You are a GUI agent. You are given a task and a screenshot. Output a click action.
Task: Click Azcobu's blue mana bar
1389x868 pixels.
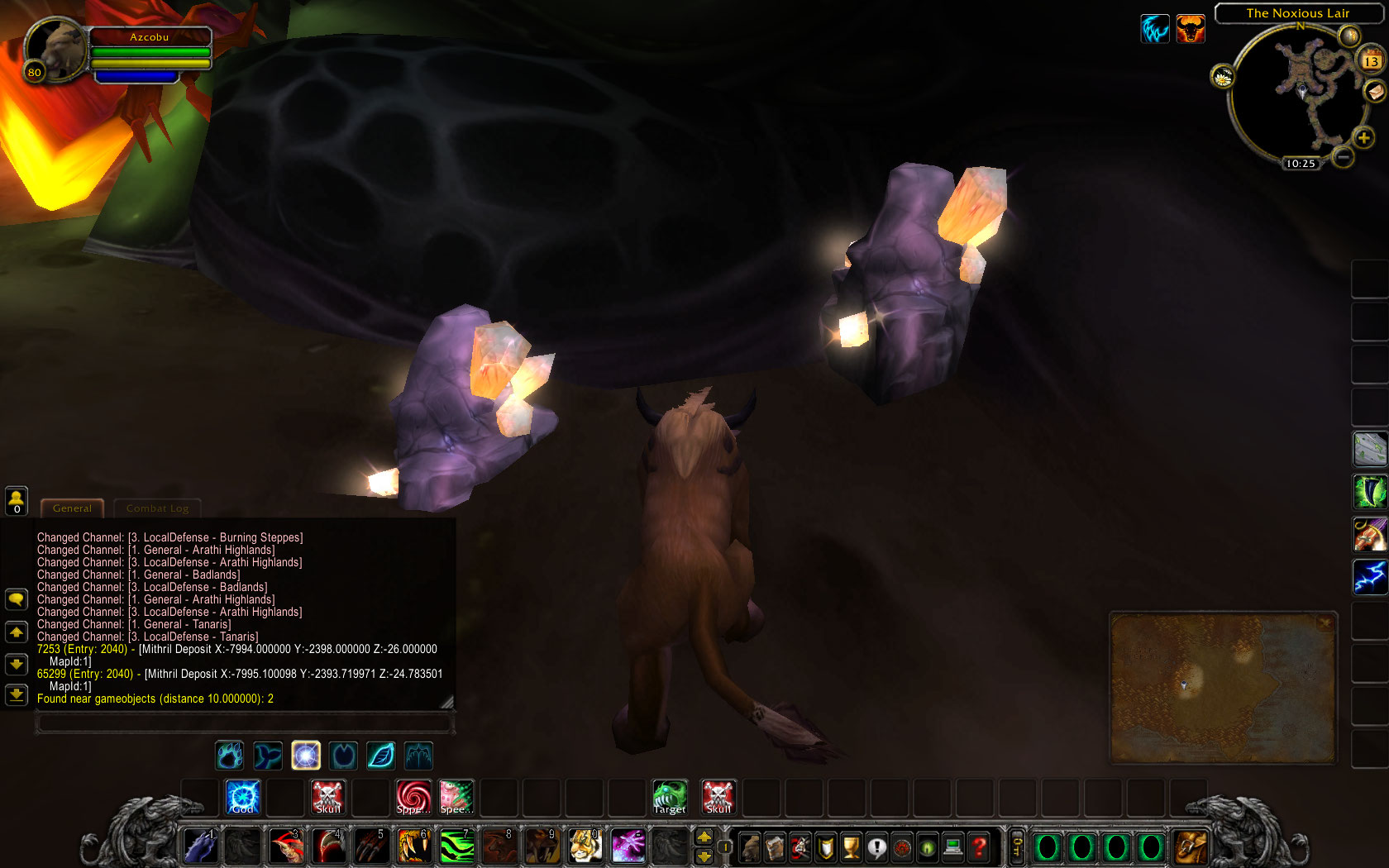[x=136, y=76]
